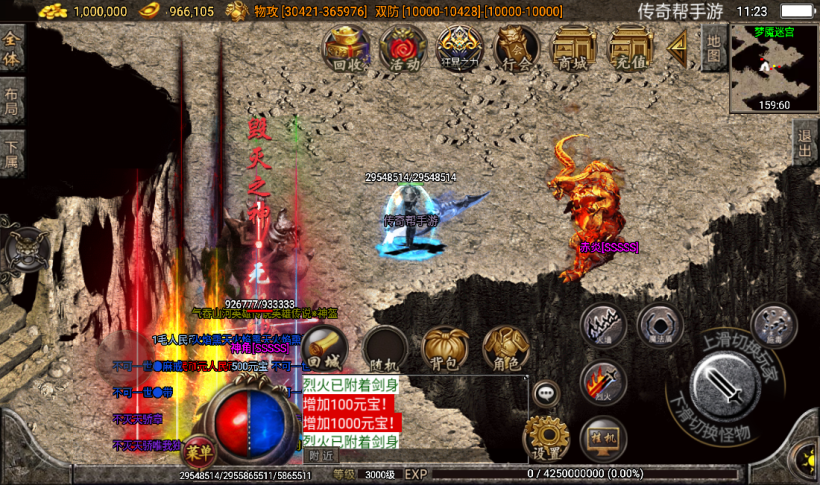Open the 背包 backpack
The height and width of the screenshot is (485, 820).
(445, 347)
